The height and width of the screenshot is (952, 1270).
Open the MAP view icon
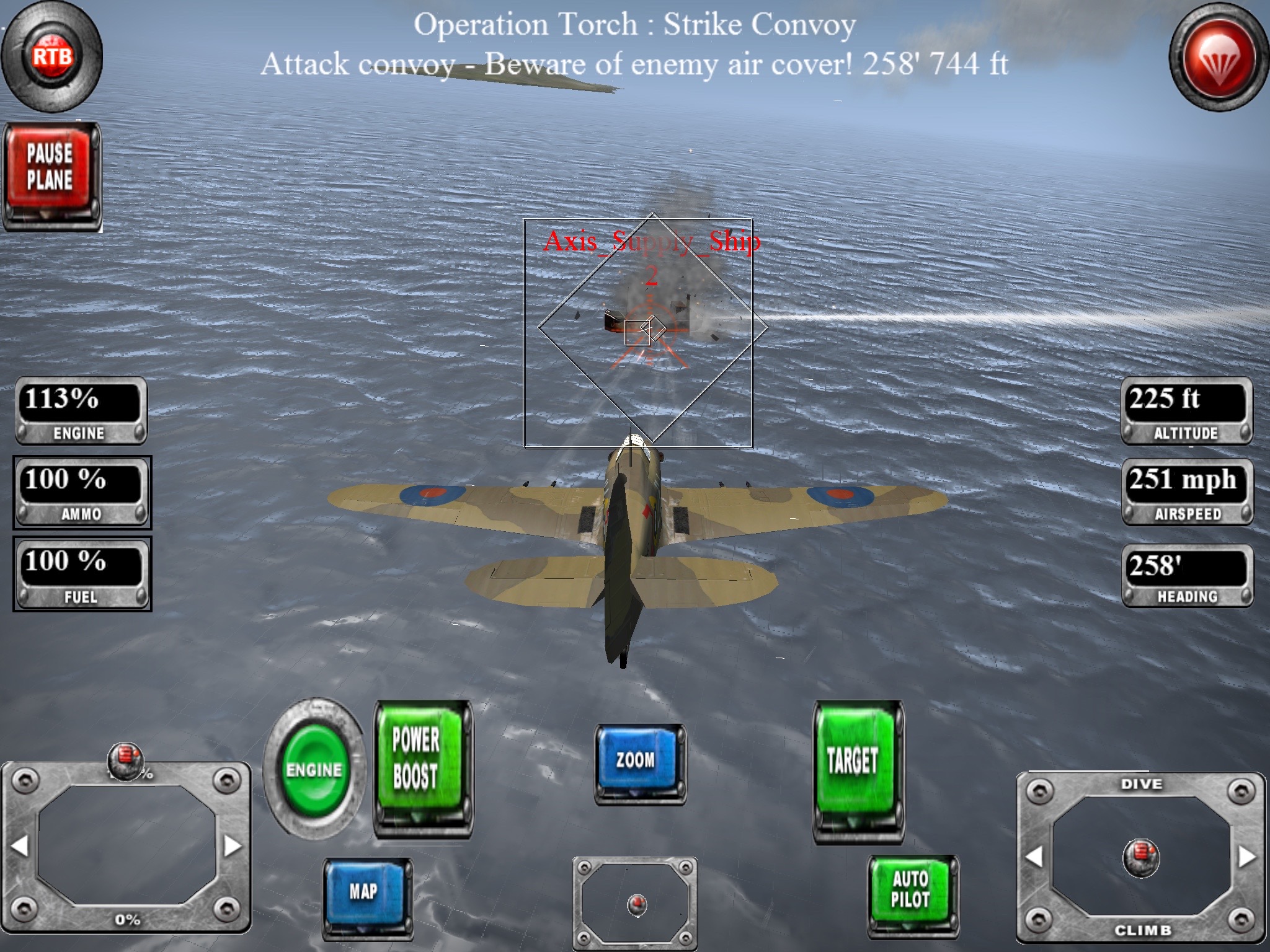tap(366, 891)
